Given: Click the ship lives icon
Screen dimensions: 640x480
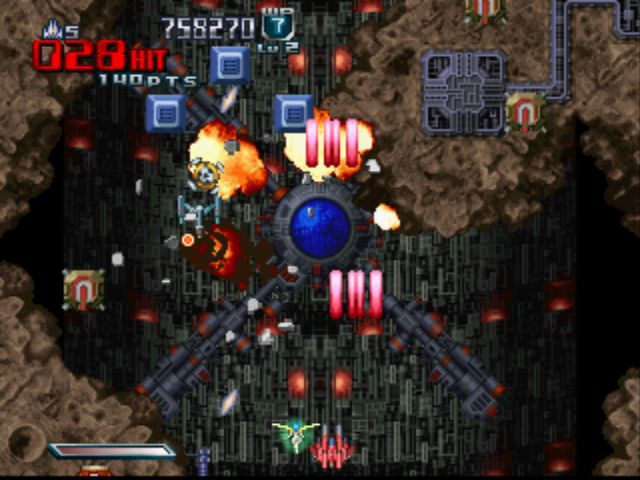Looking at the screenshot, I should tap(53, 29).
